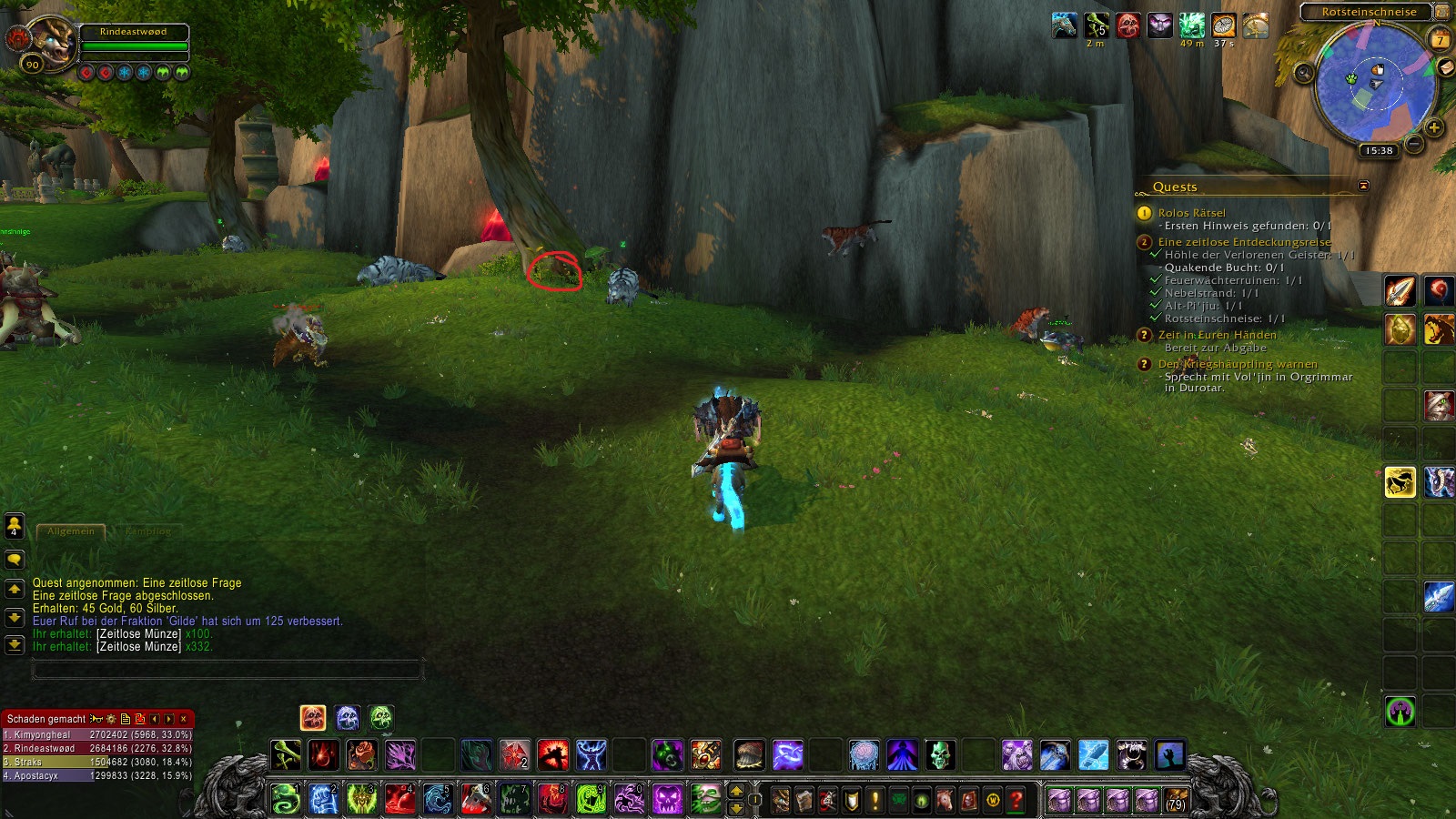Viewport: 1456px width, 819px height.
Task: Open the Zeit in Euren Händen quest
Action: coord(1217,335)
